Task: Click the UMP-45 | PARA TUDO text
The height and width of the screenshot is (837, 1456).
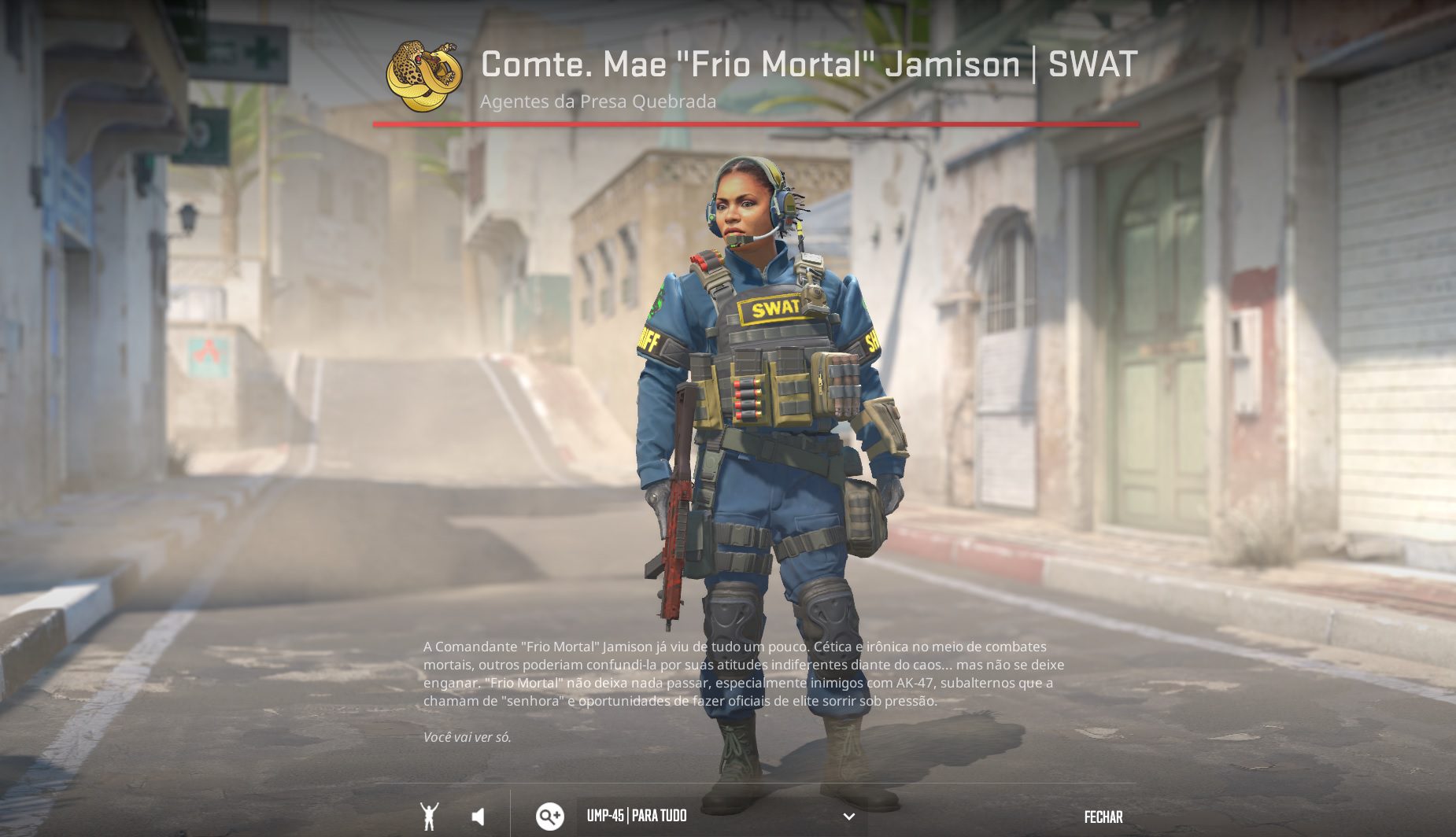Action: [637, 816]
